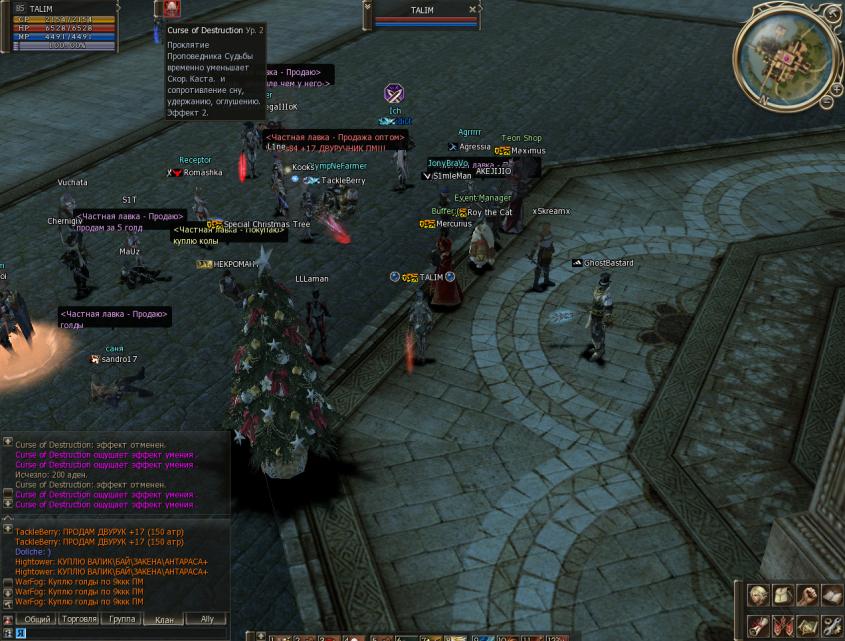Viewport: 845px width, 641px height.
Task: Open the skills book icon
Action: (x=831, y=596)
